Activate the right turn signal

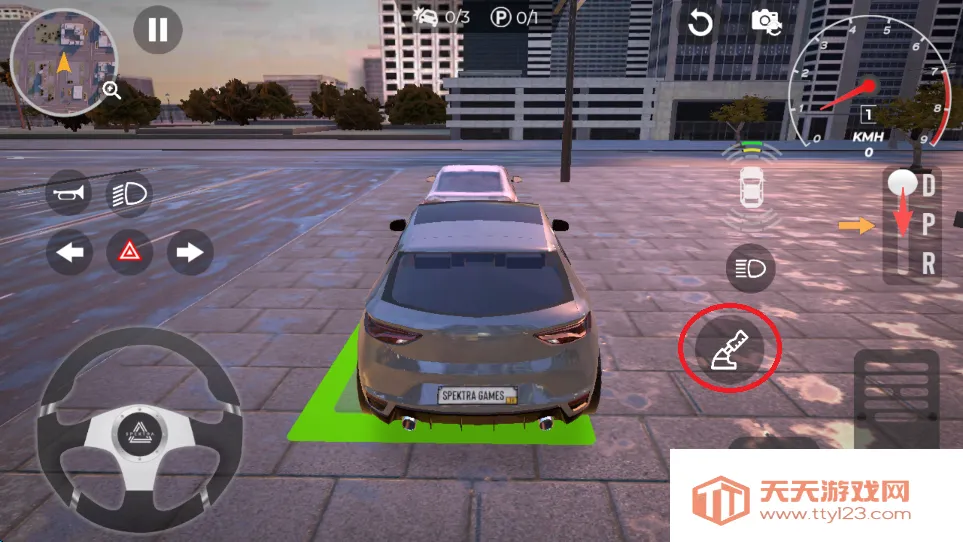pos(189,252)
